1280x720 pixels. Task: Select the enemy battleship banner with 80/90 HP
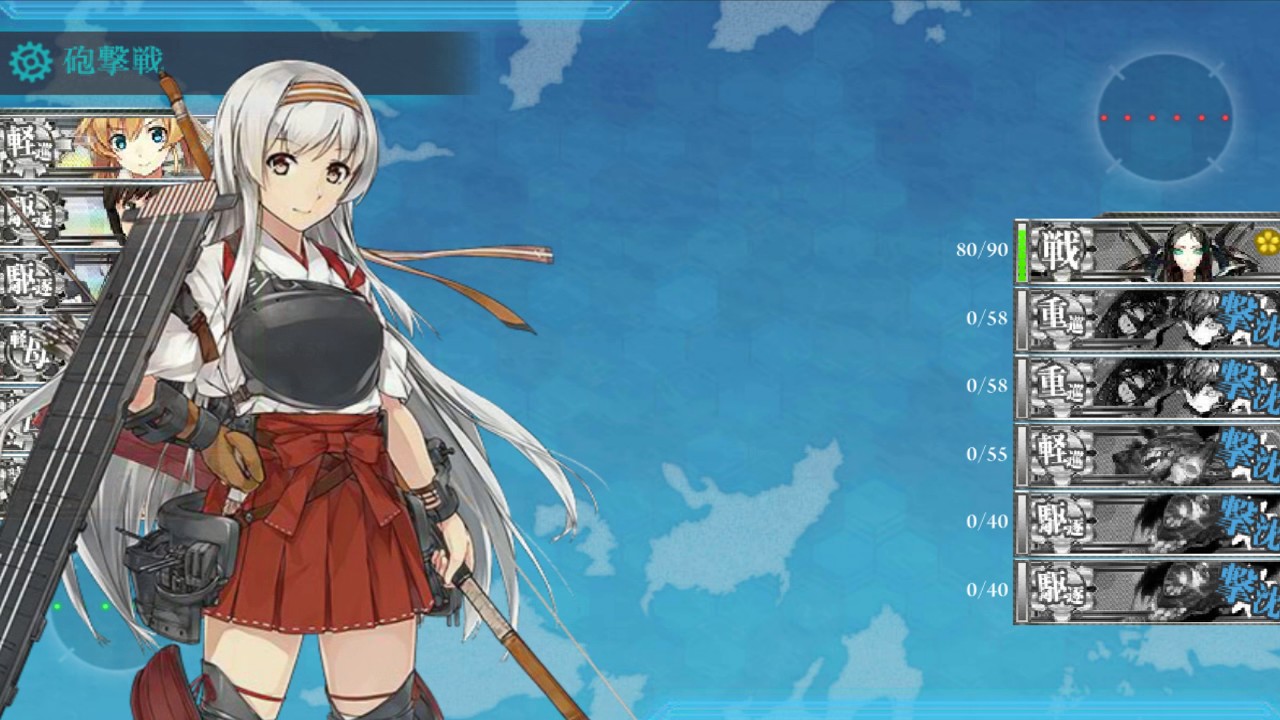(1148, 251)
